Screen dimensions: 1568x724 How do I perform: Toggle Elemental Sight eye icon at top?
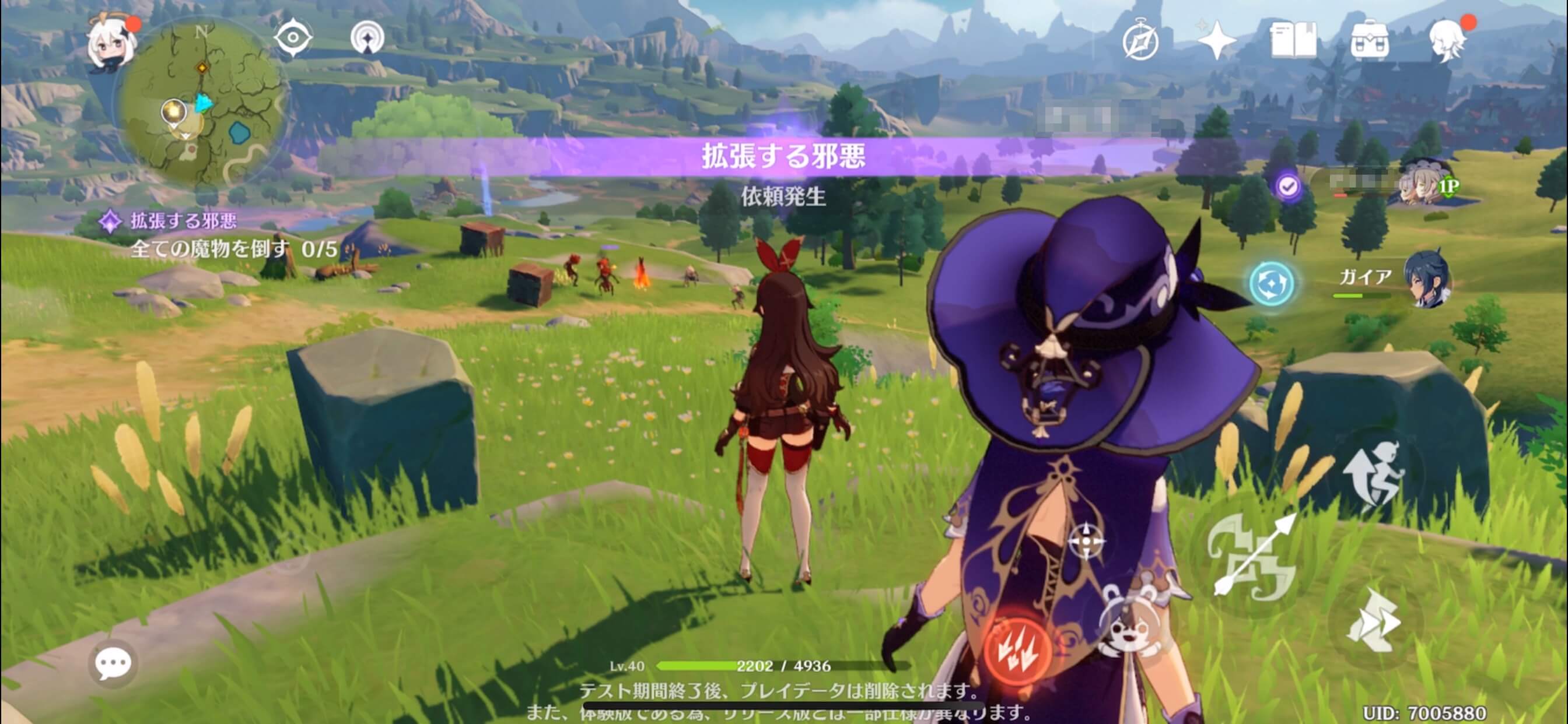[293, 37]
